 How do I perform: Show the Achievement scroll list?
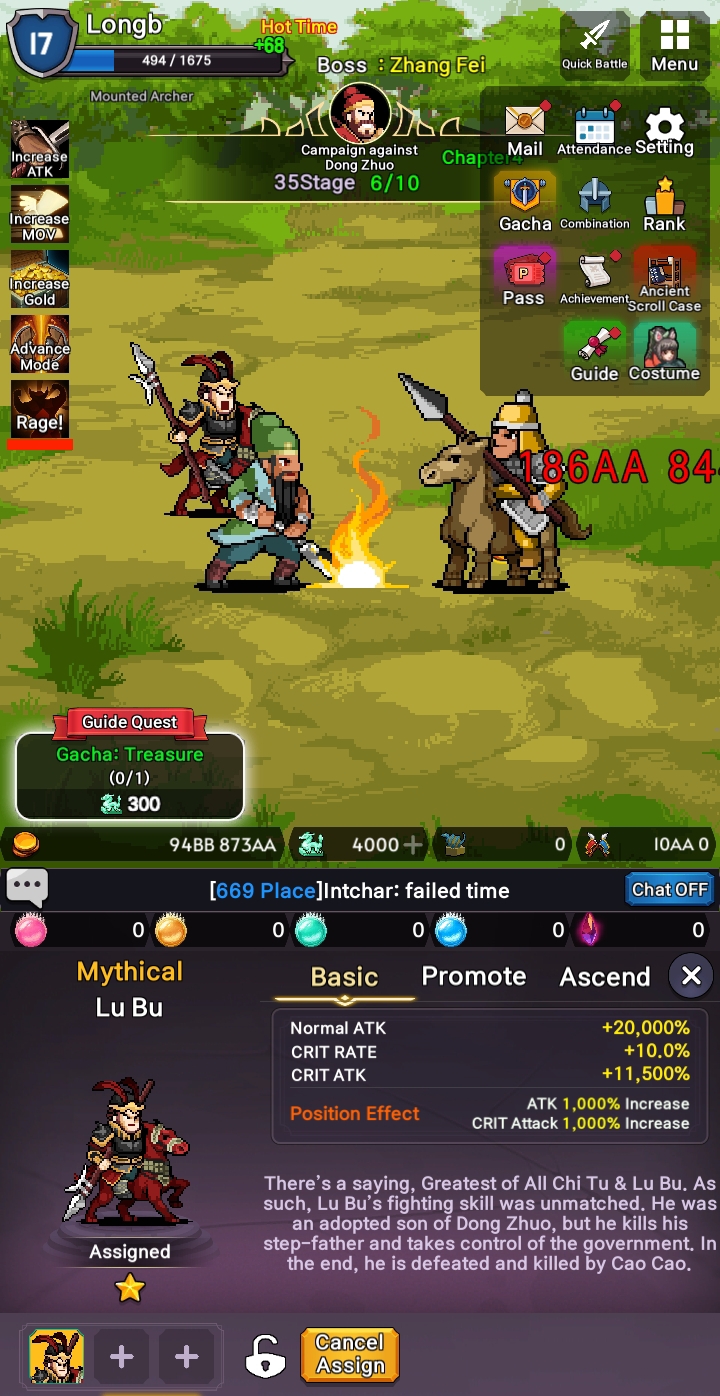[594, 277]
